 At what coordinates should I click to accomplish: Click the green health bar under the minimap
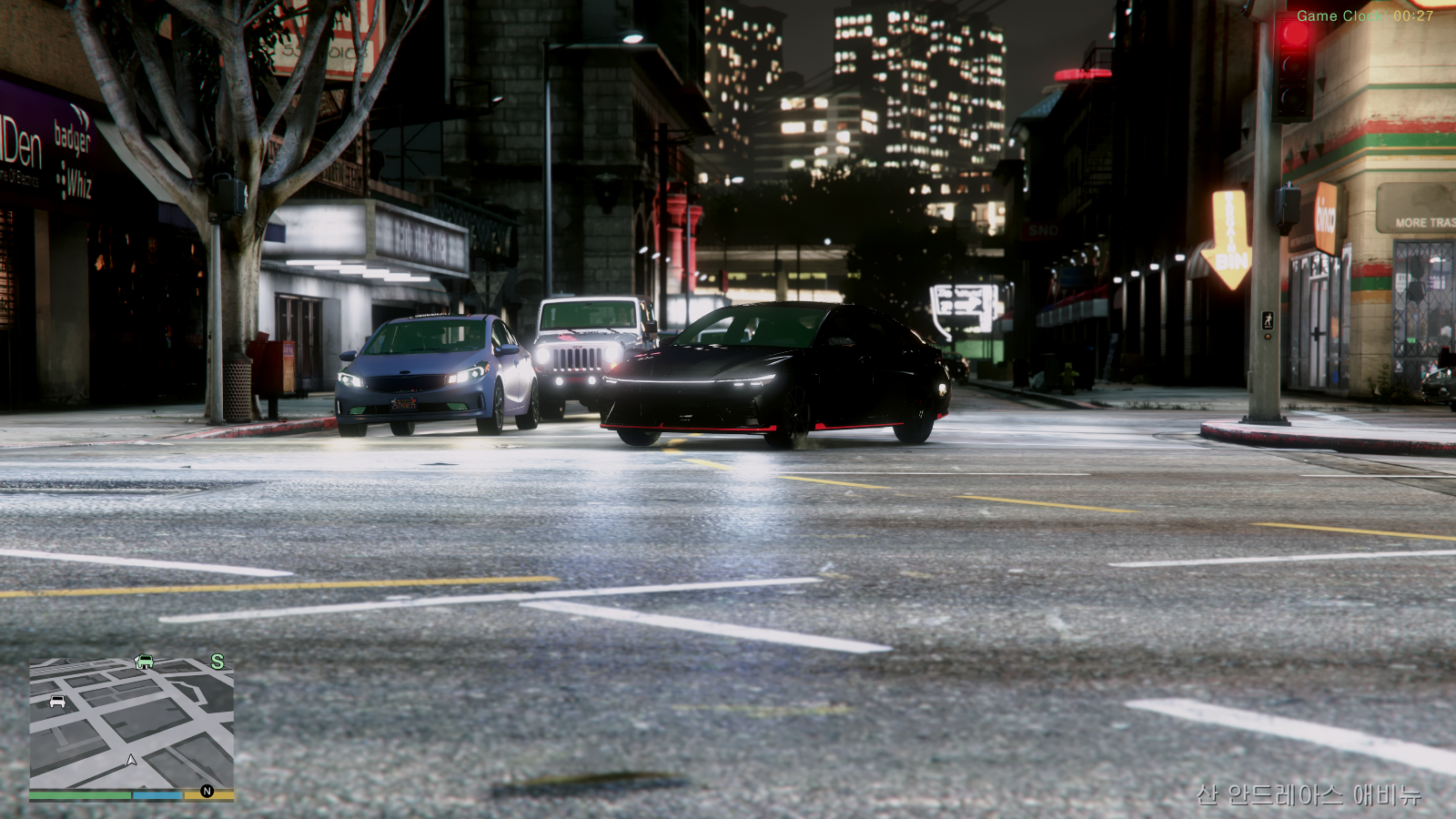coord(79,794)
